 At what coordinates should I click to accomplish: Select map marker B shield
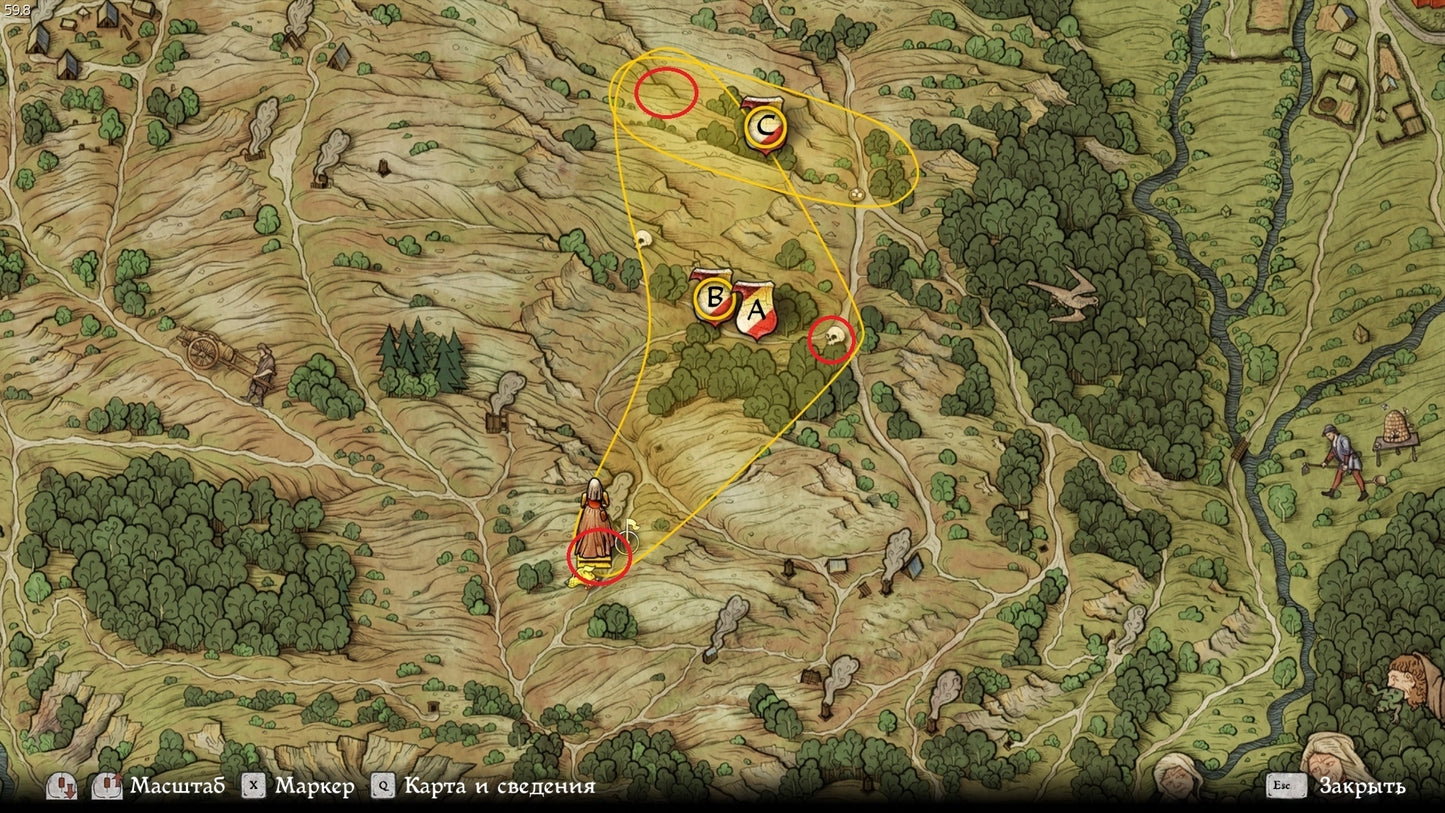coord(716,297)
